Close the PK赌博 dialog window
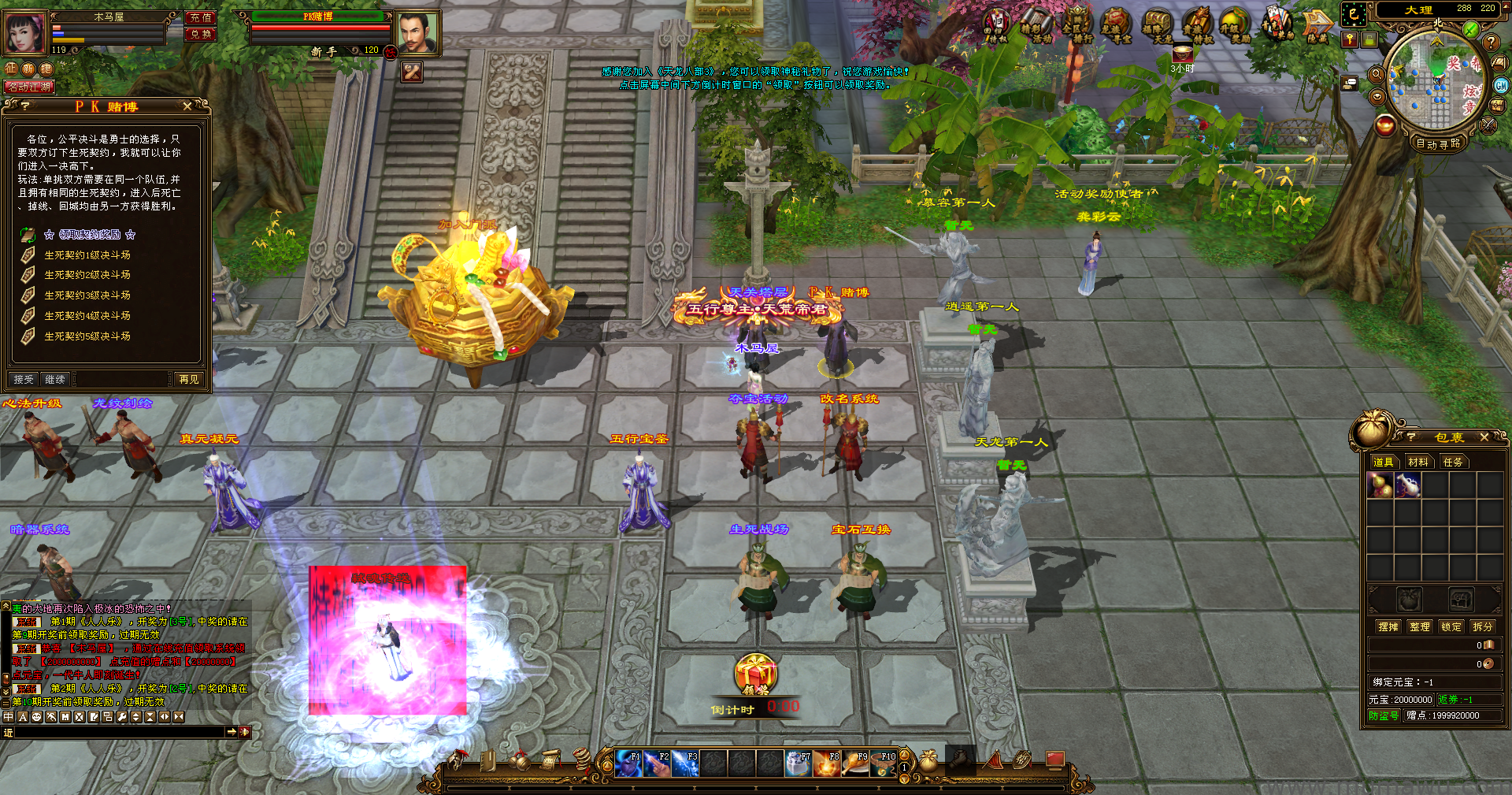This screenshot has width=1512, height=795. (187, 106)
